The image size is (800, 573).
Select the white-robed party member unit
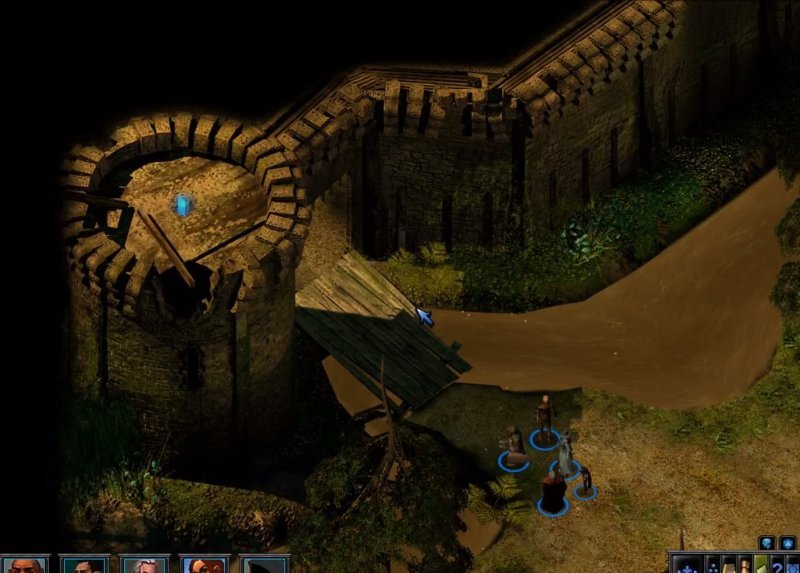click(566, 455)
